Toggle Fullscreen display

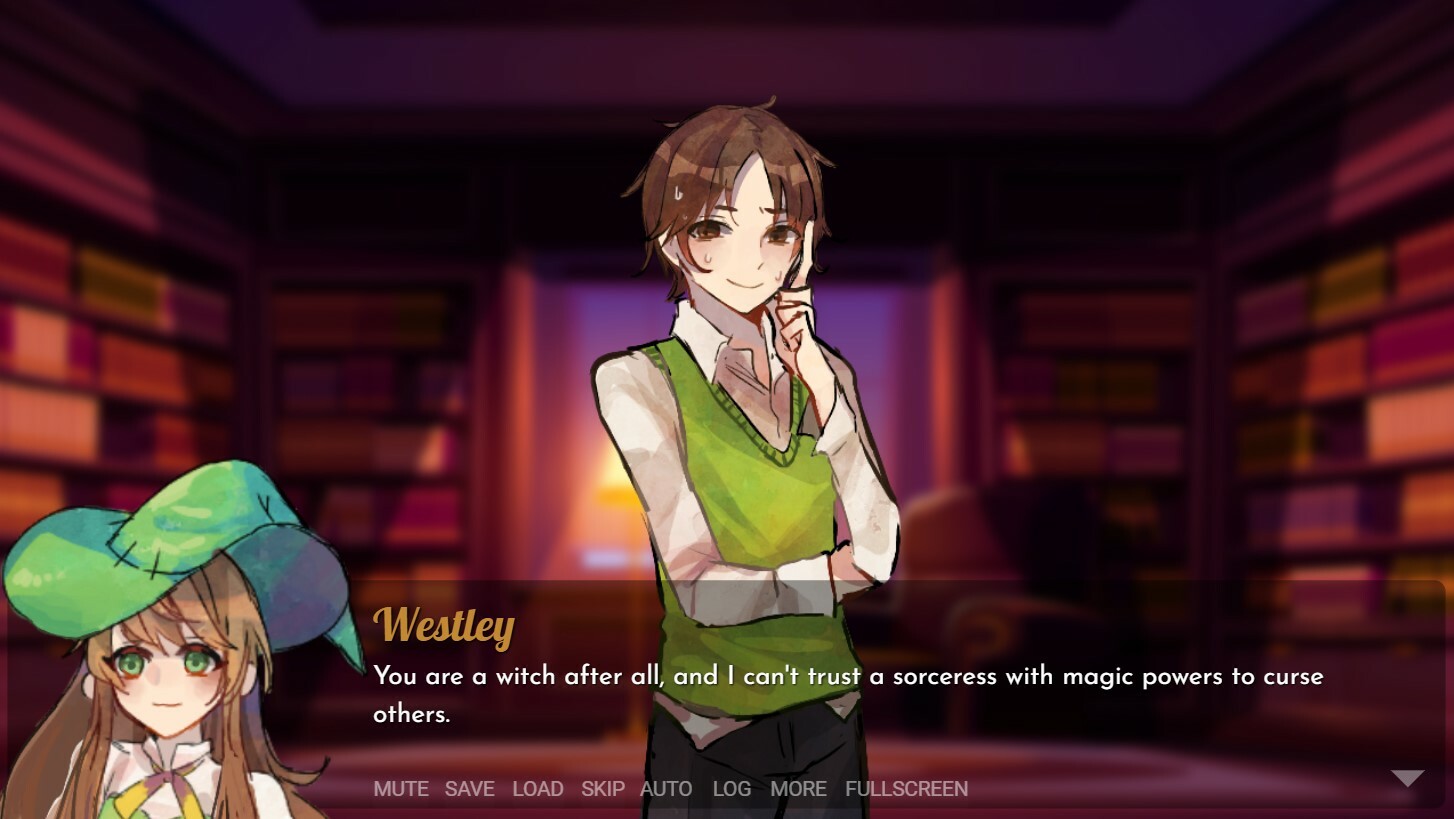coord(905,789)
